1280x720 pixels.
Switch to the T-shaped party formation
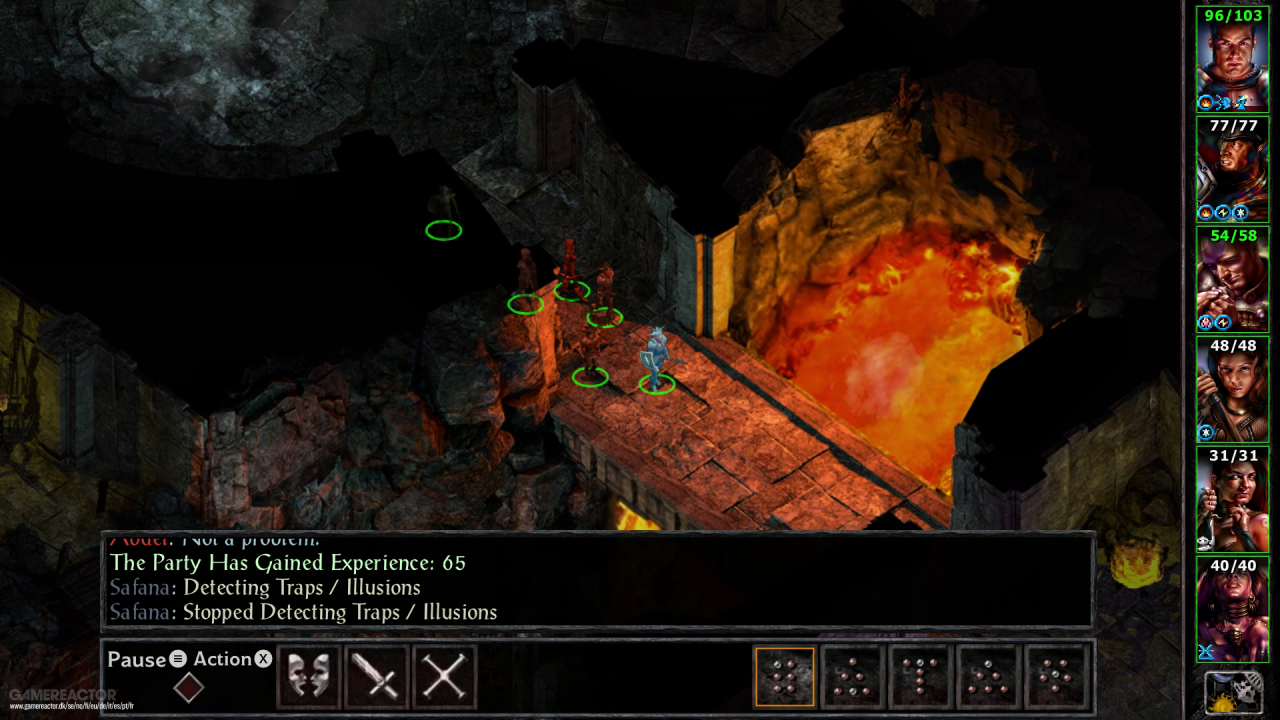click(x=920, y=677)
